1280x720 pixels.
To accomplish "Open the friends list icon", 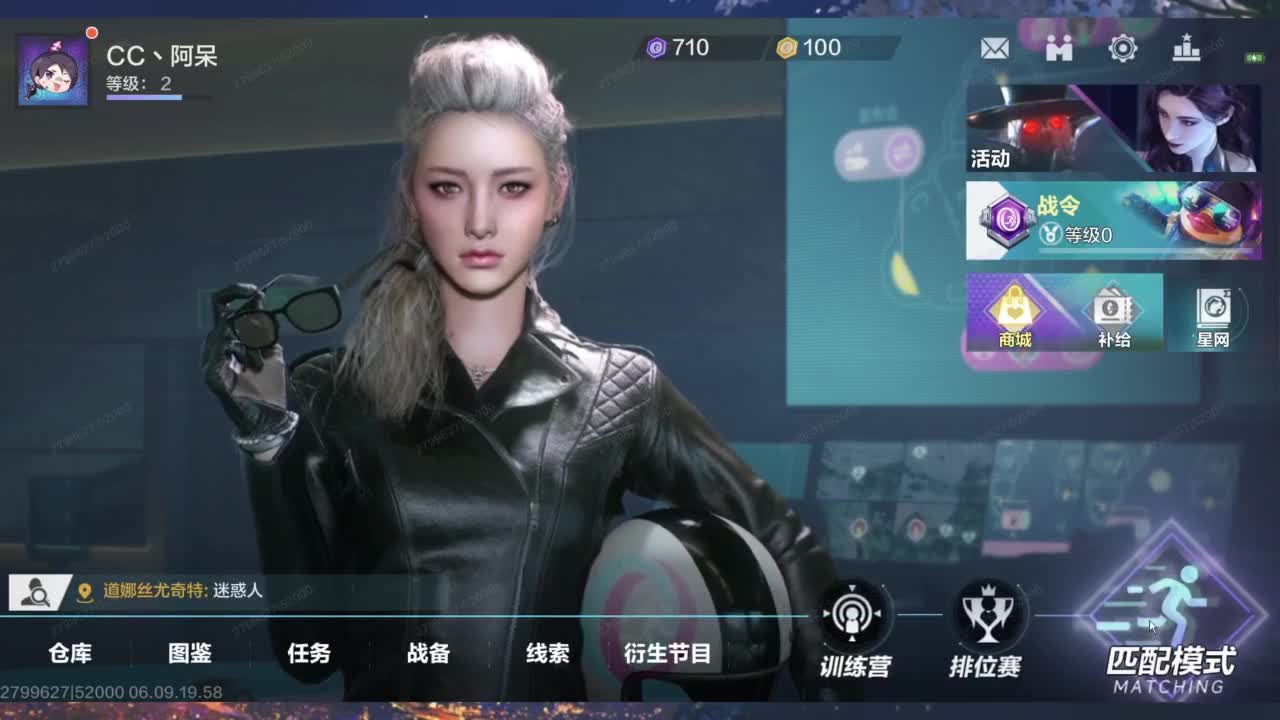I will click(1059, 47).
